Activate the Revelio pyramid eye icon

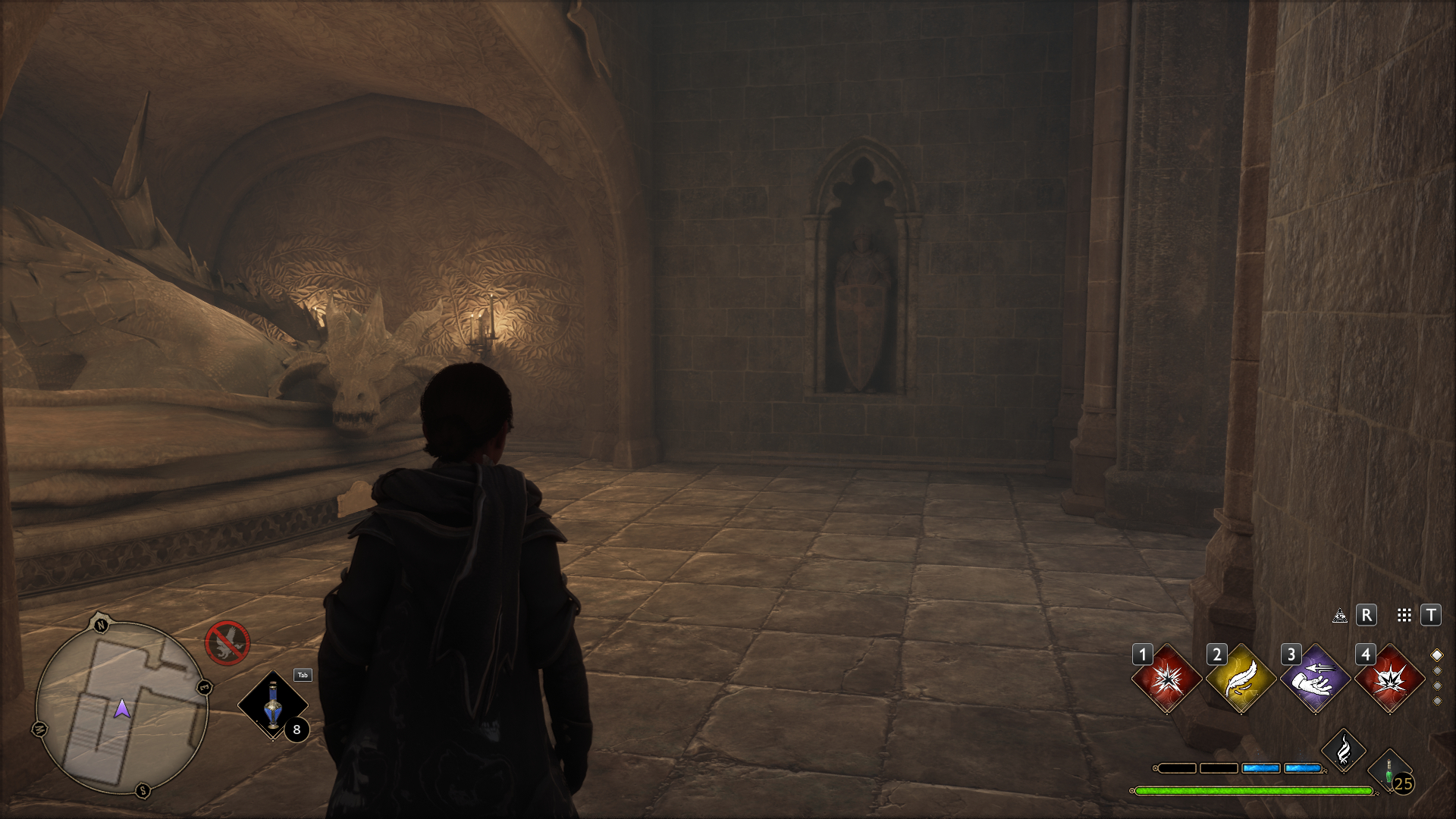(x=1340, y=615)
